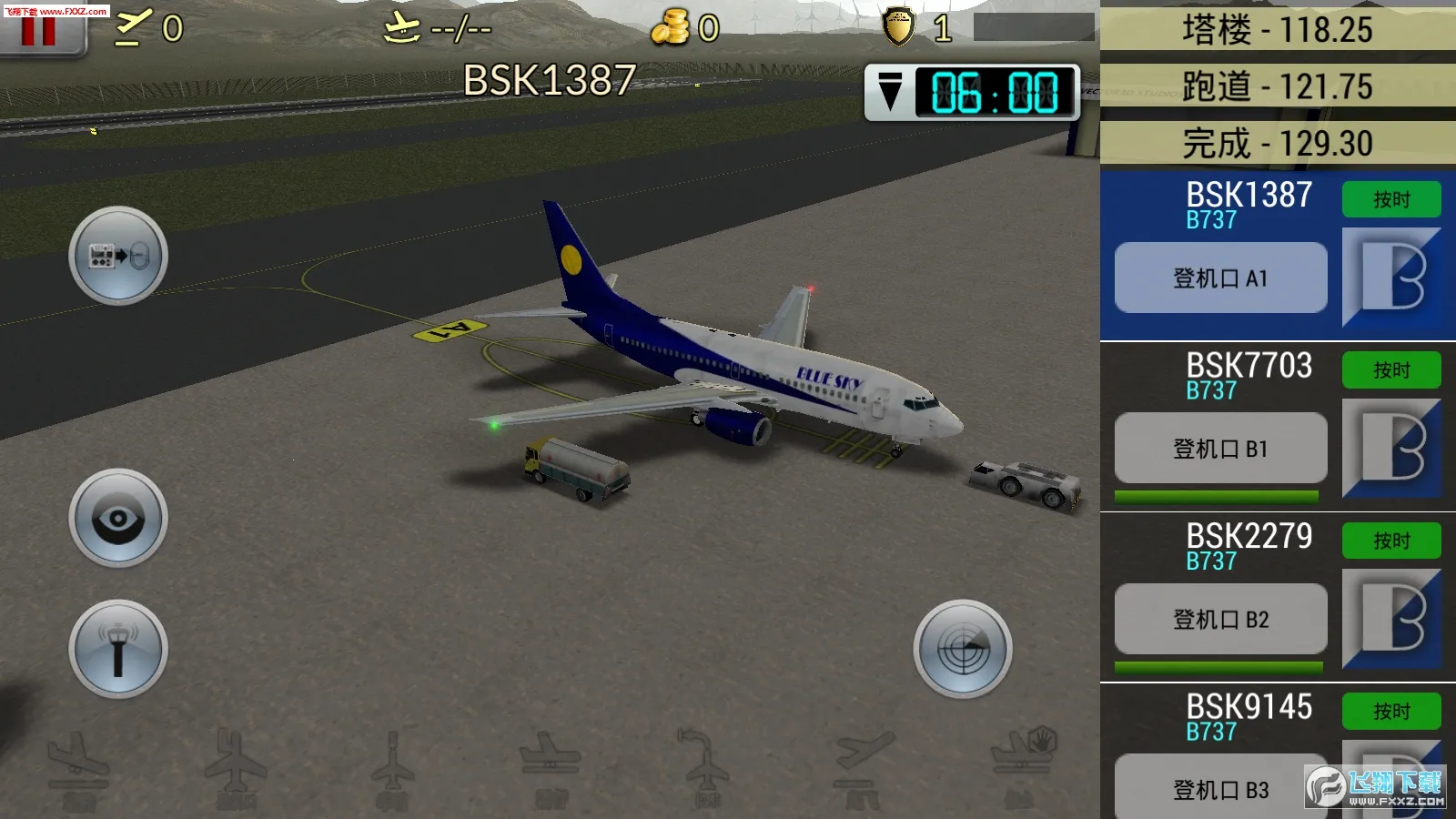The height and width of the screenshot is (819, 1456).
Task: Toggle the eye view camera on left side
Action: (x=118, y=517)
